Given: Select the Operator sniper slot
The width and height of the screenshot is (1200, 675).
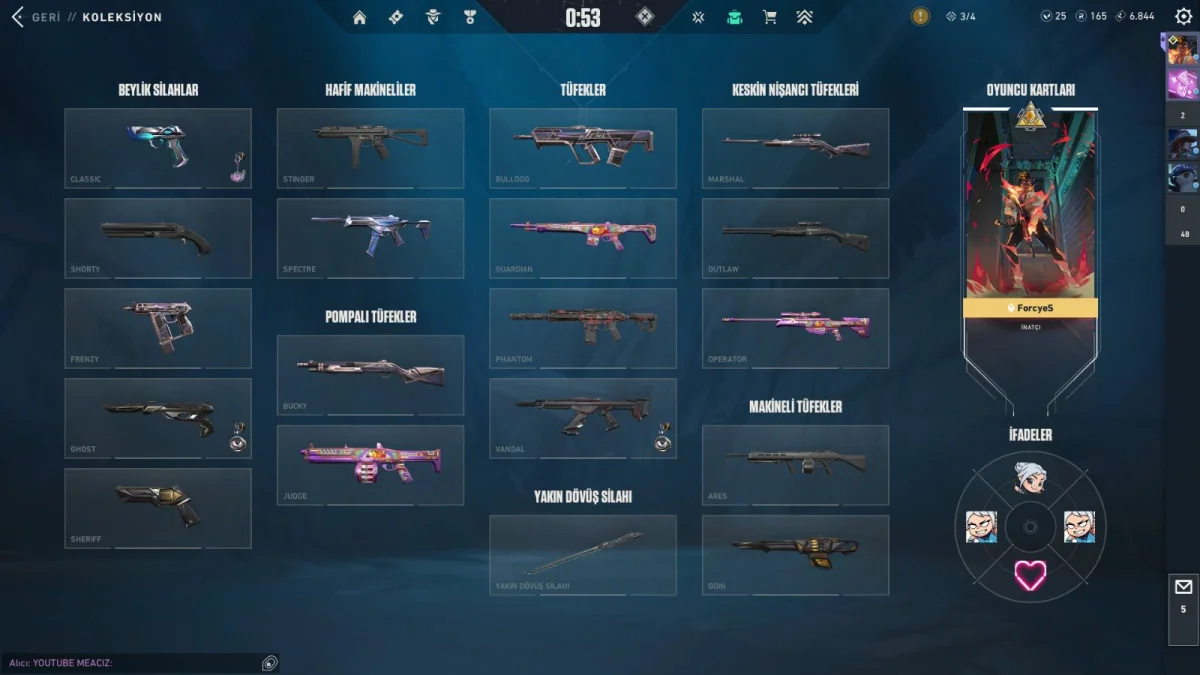Looking at the screenshot, I should [x=795, y=328].
